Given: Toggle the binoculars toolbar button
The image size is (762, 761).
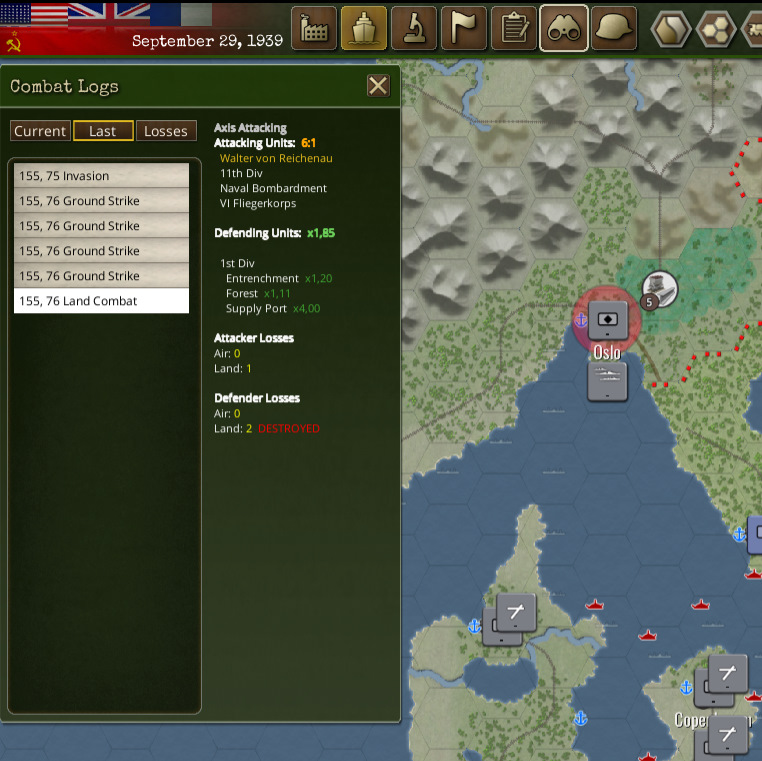Looking at the screenshot, I should (x=564, y=28).
